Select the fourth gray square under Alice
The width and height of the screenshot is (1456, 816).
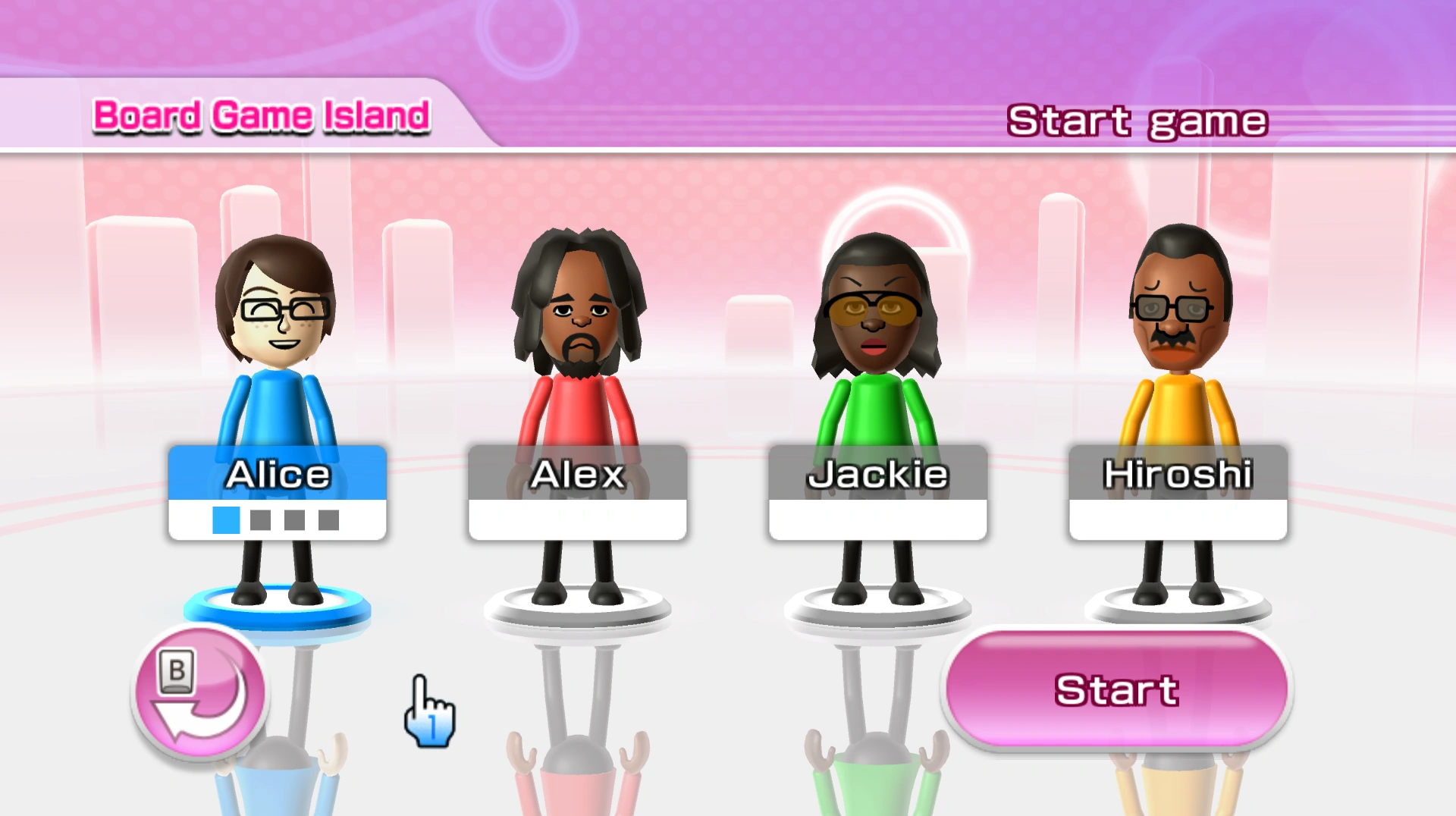point(329,522)
